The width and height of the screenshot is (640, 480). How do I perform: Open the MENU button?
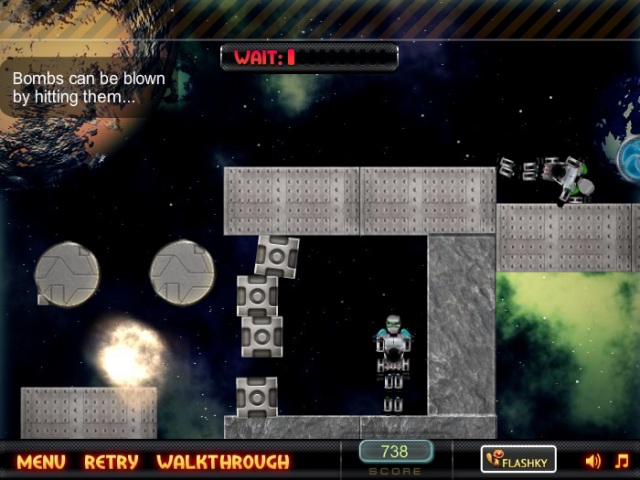pos(41,462)
